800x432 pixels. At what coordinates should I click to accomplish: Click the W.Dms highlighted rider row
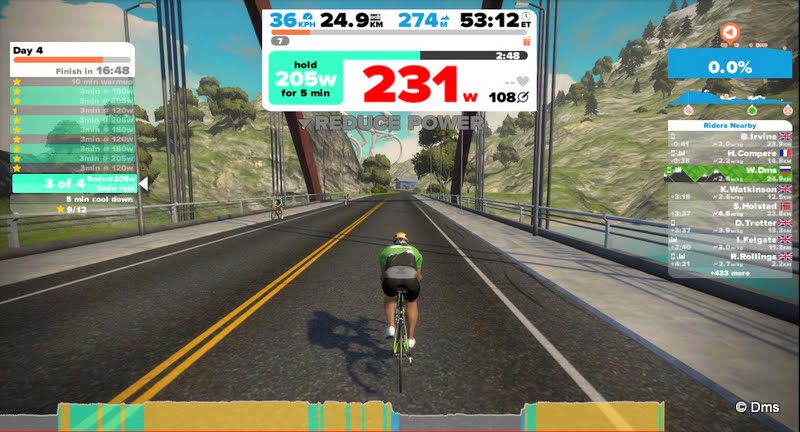[x=729, y=172]
